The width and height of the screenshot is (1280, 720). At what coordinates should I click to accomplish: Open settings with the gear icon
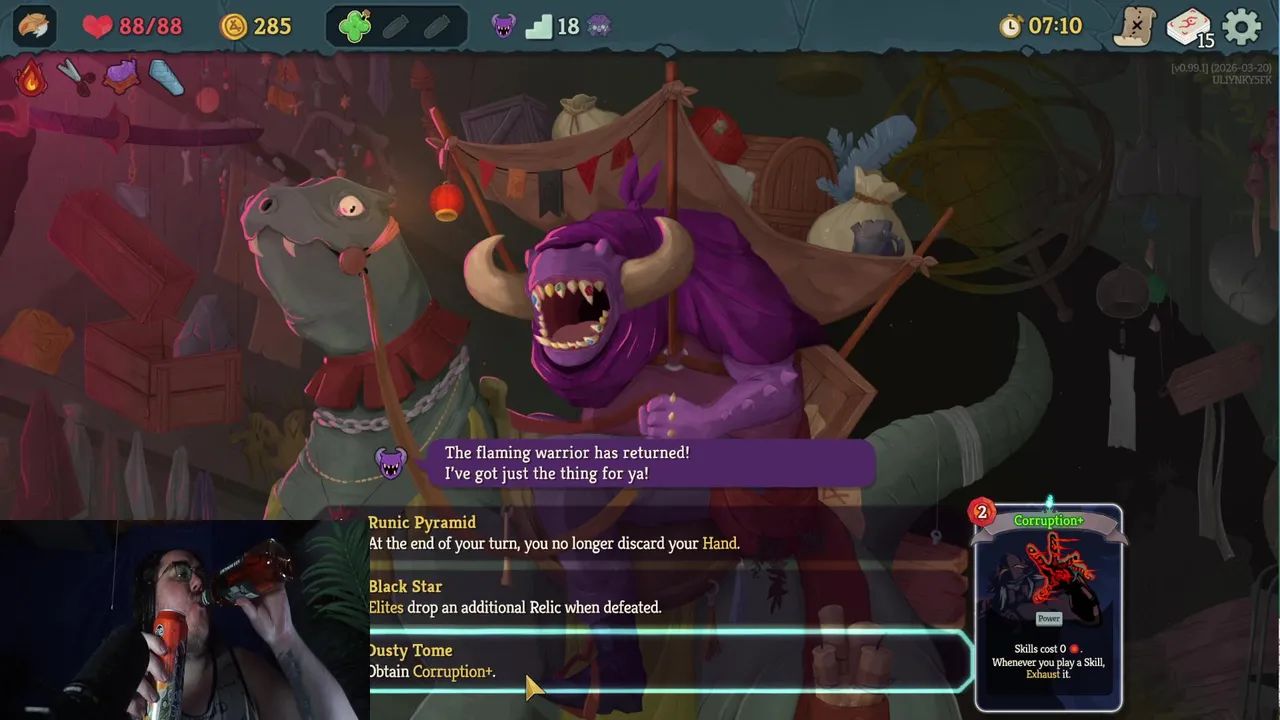[1242, 26]
